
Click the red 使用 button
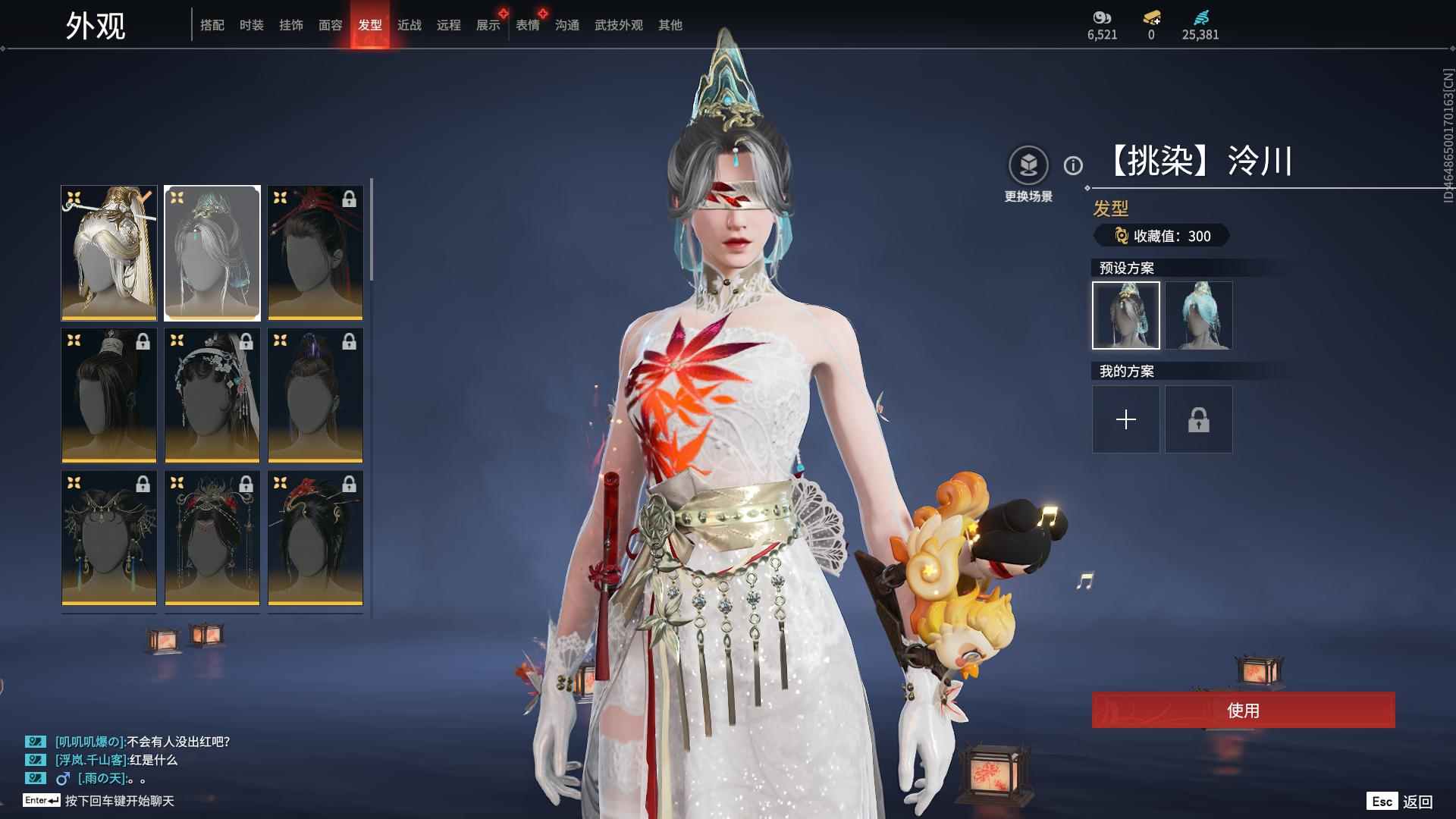[1243, 710]
